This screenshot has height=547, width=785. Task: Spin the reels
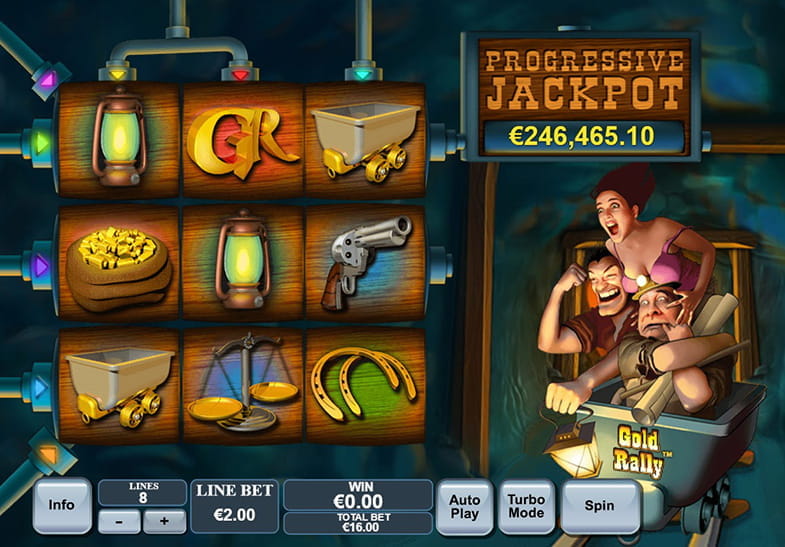click(599, 506)
